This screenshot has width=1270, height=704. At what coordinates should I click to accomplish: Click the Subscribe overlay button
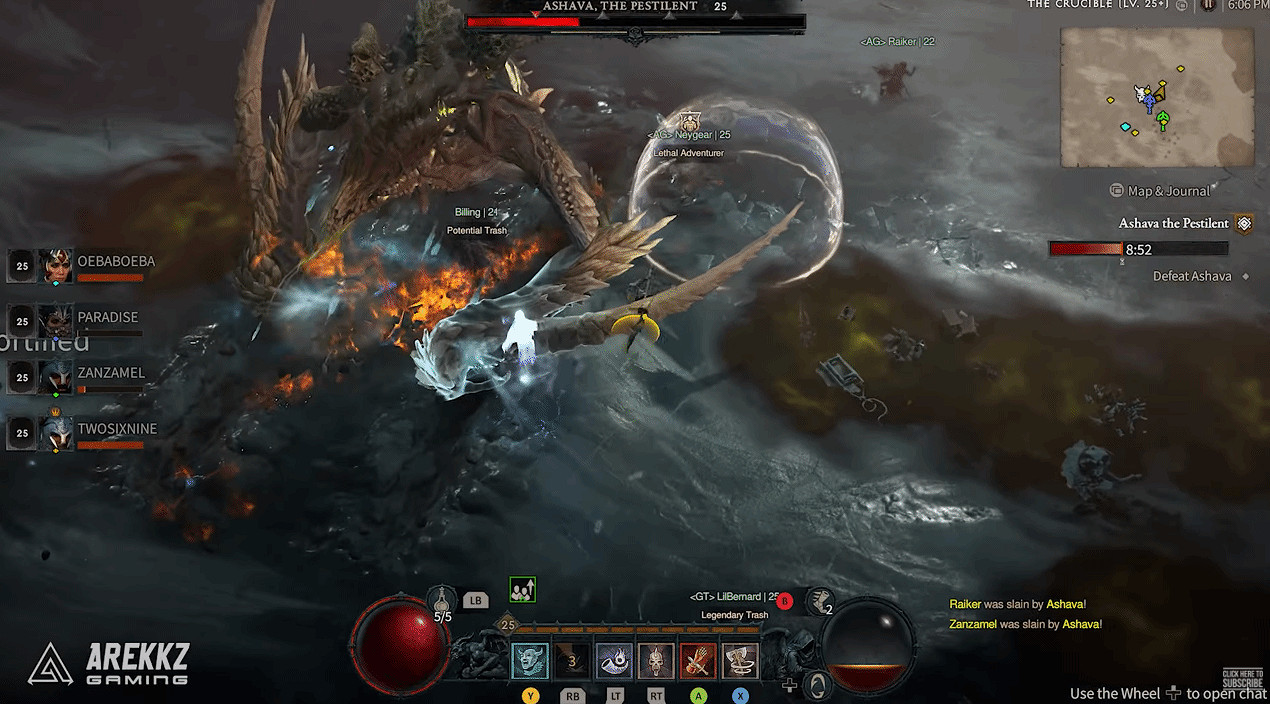[x=1242, y=678]
